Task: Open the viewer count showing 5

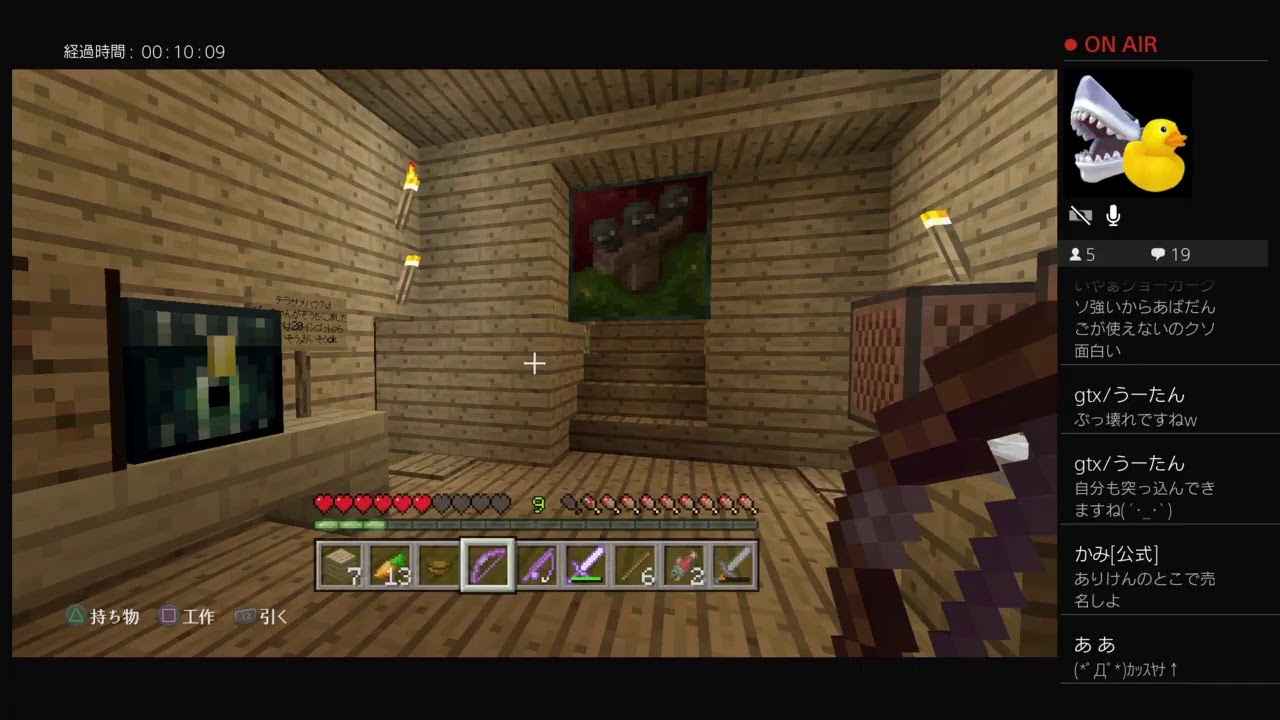Action: pos(1082,254)
